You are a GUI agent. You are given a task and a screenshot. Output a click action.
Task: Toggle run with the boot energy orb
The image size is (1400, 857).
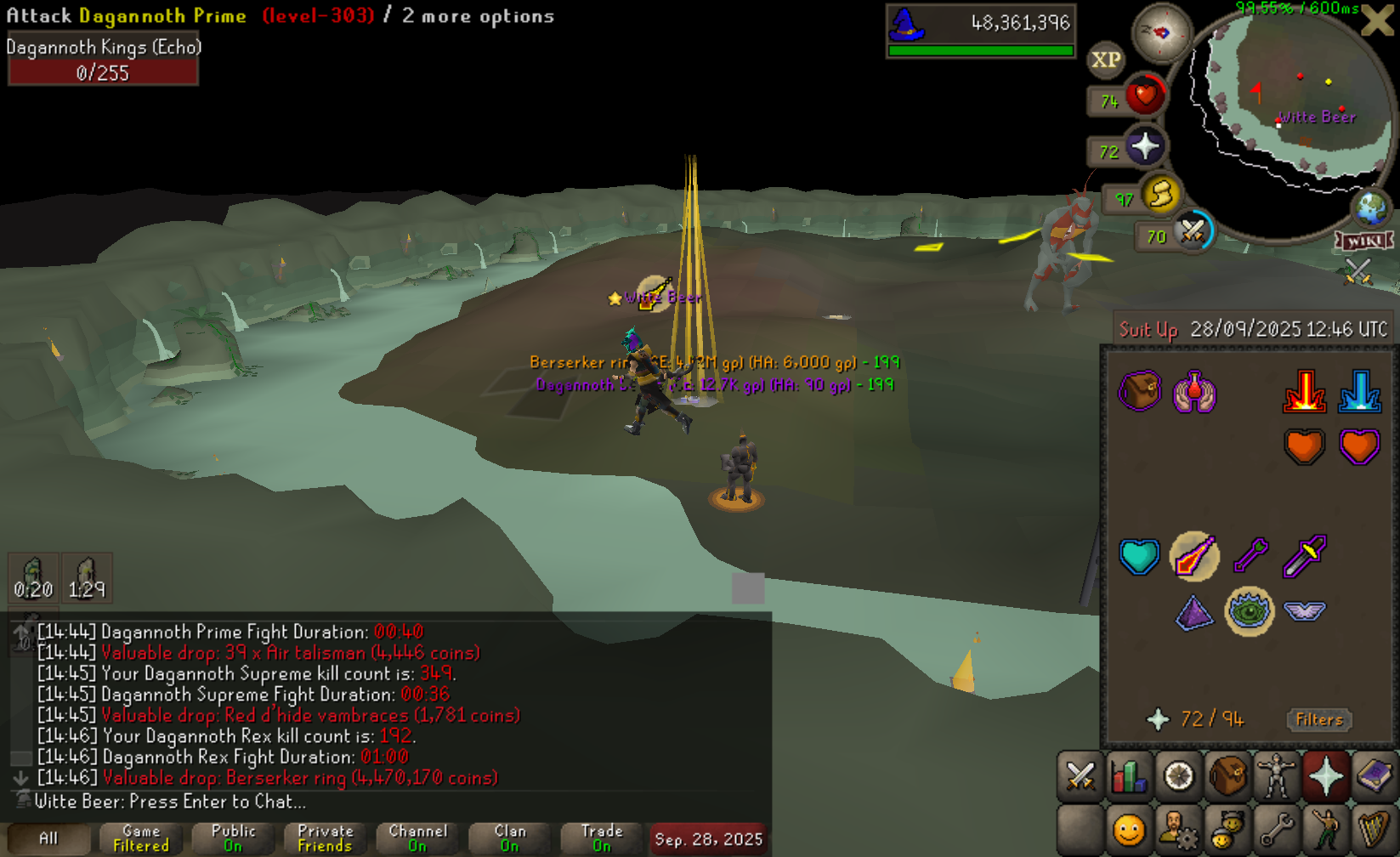click(1160, 196)
